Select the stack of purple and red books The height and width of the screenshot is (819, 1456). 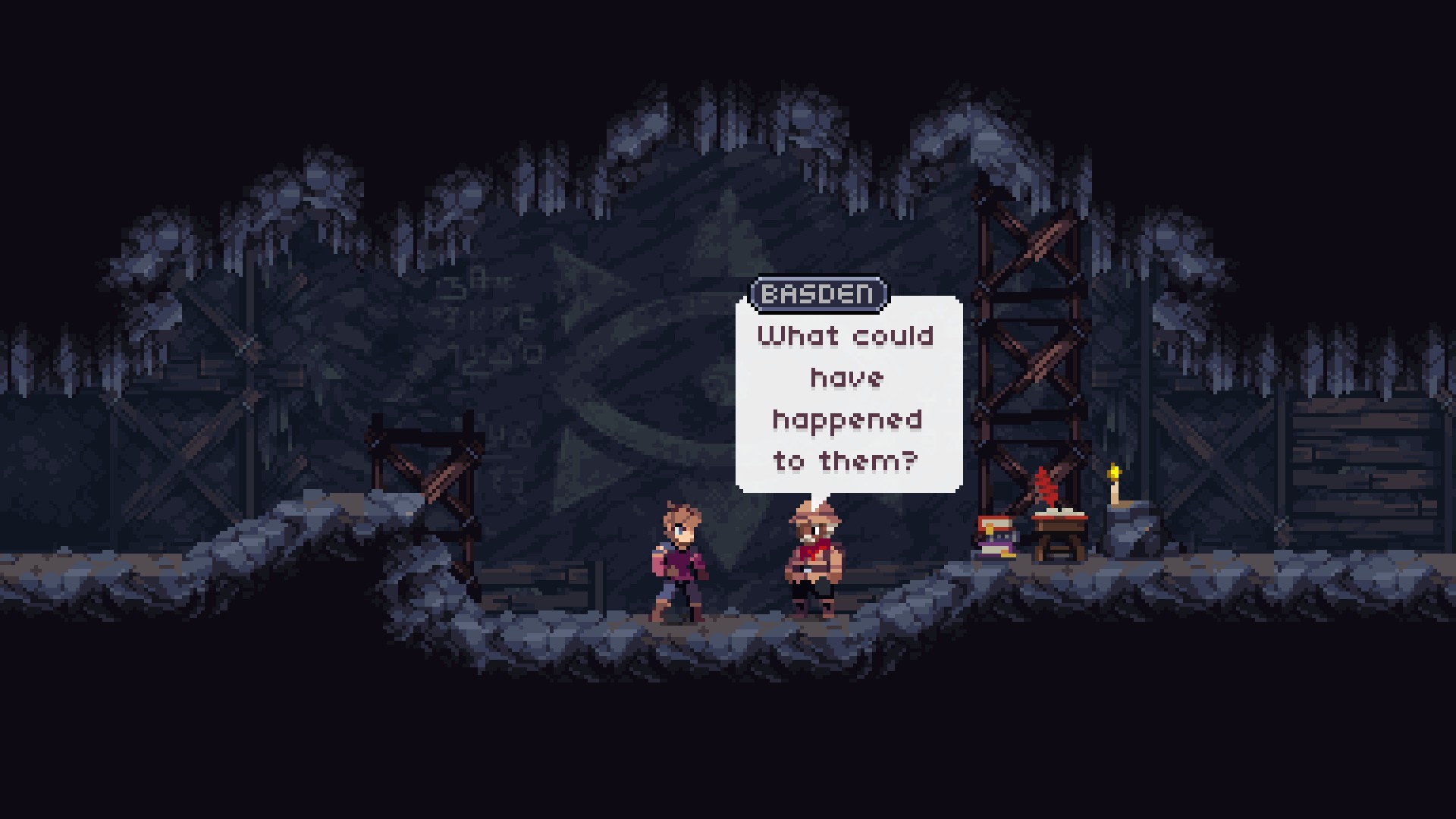(x=995, y=537)
